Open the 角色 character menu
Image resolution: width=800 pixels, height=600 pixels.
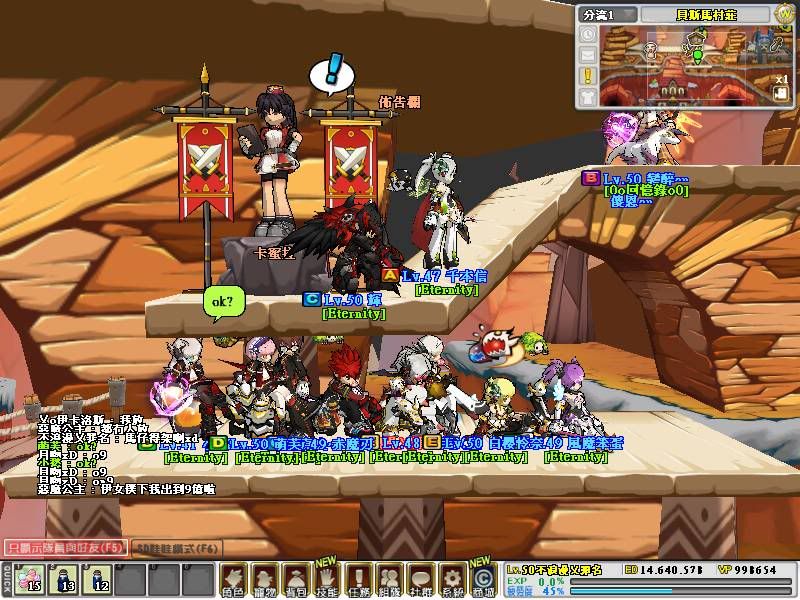pyautogui.click(x=233, y=579)
